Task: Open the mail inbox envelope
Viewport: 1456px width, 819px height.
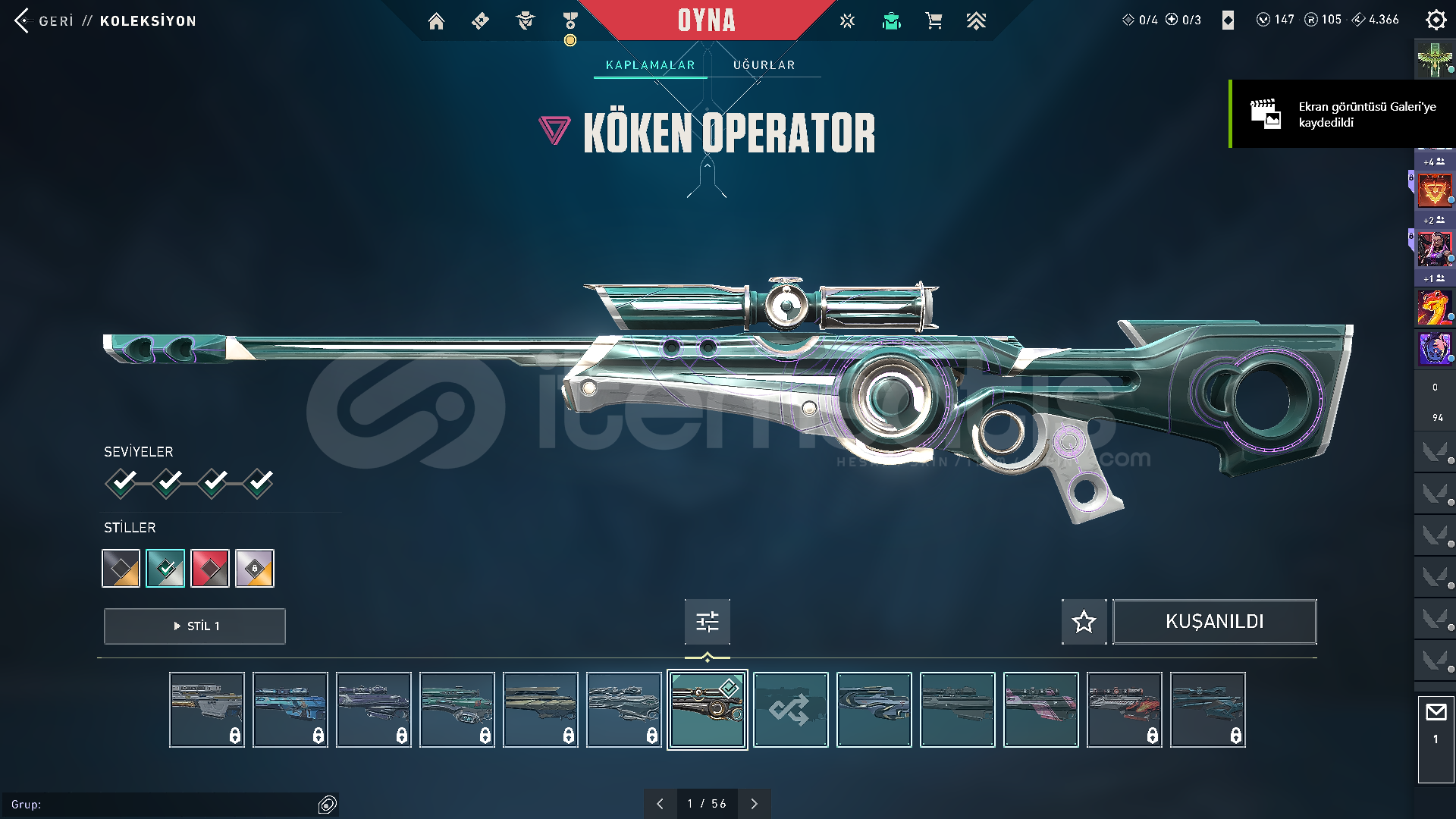Action: [x=1436, y=713]
